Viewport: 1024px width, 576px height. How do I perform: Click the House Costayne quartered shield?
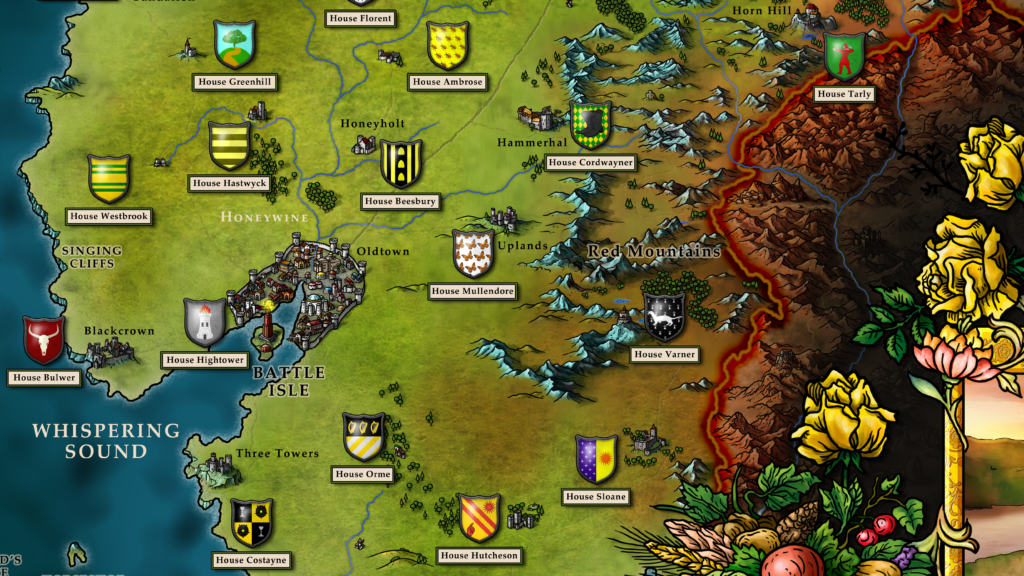pyautogui.click(x=251, y=522)
